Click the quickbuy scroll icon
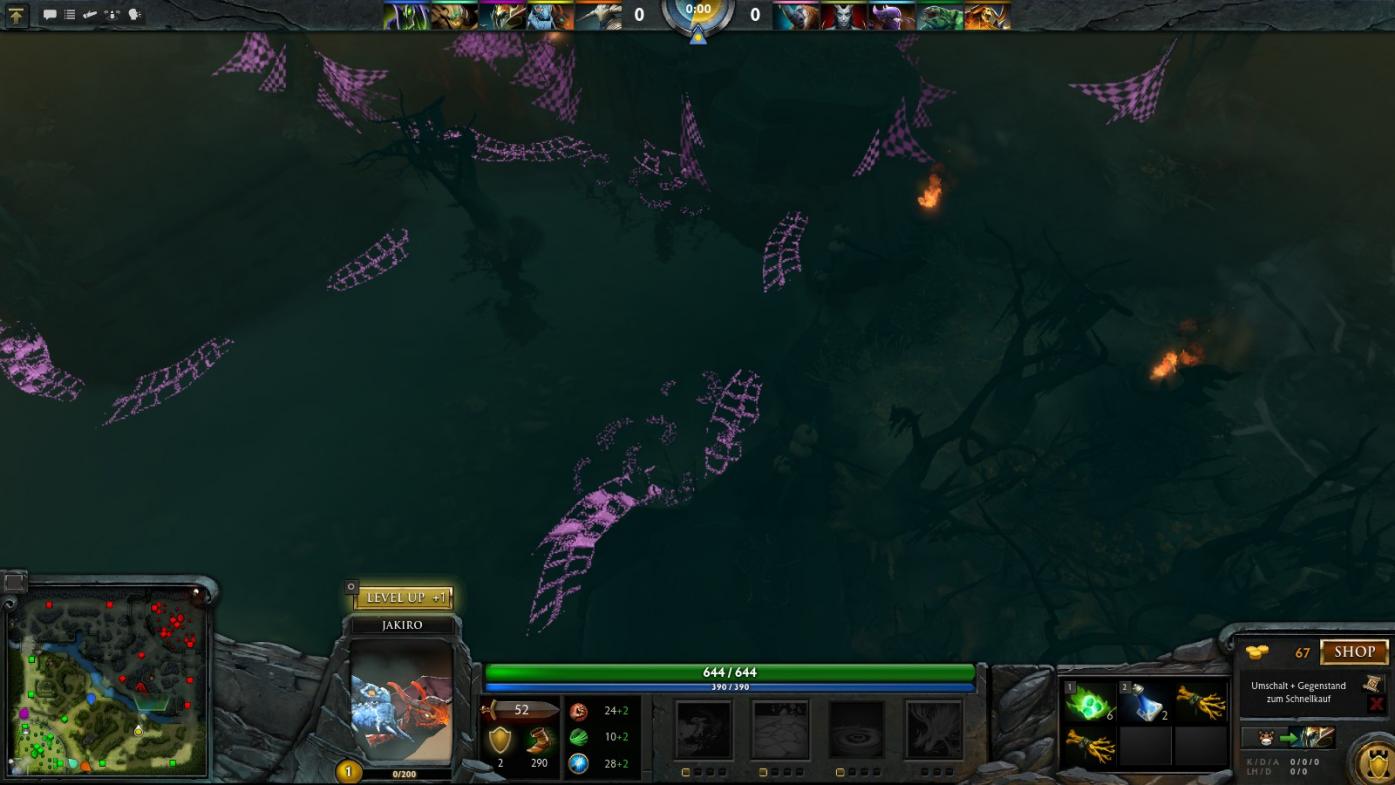1395x785 pixels. point(1374,684)
